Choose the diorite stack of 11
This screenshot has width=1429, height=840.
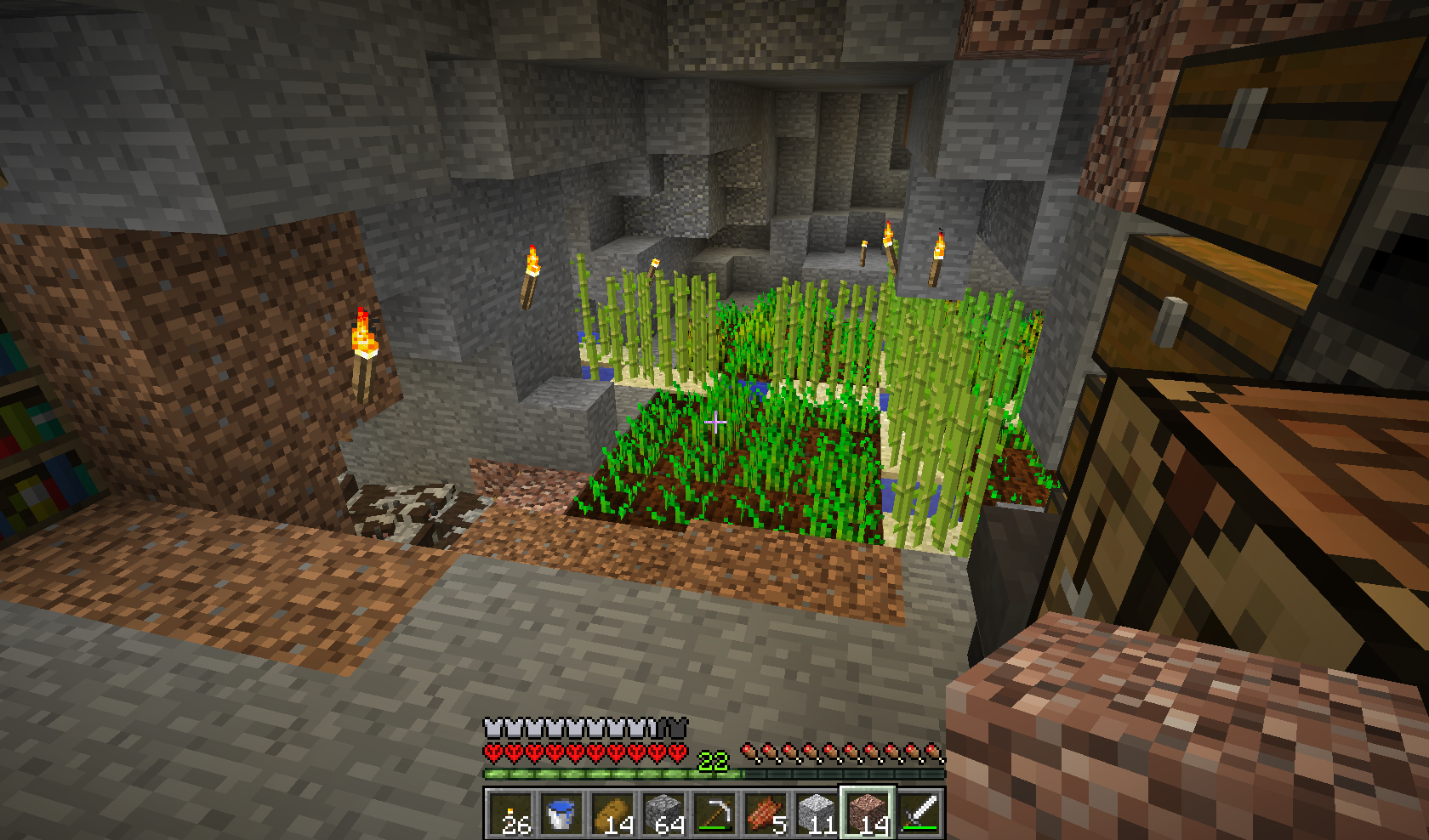[x=817, y=814]
